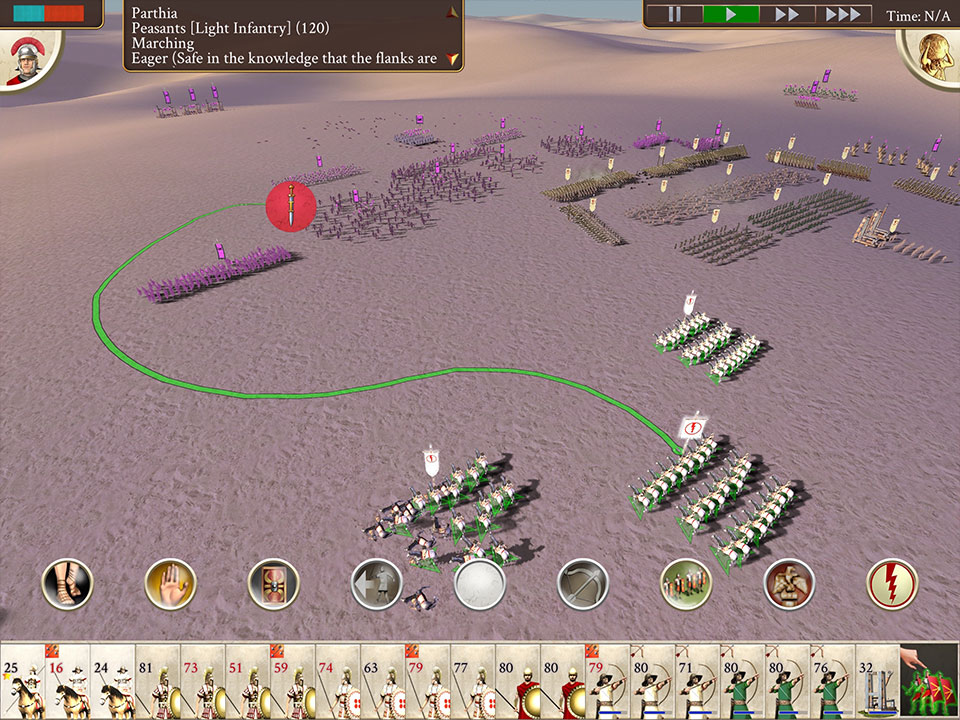
Task: Select the siege tower unit card with 32
Action: (x=877, y=682)
